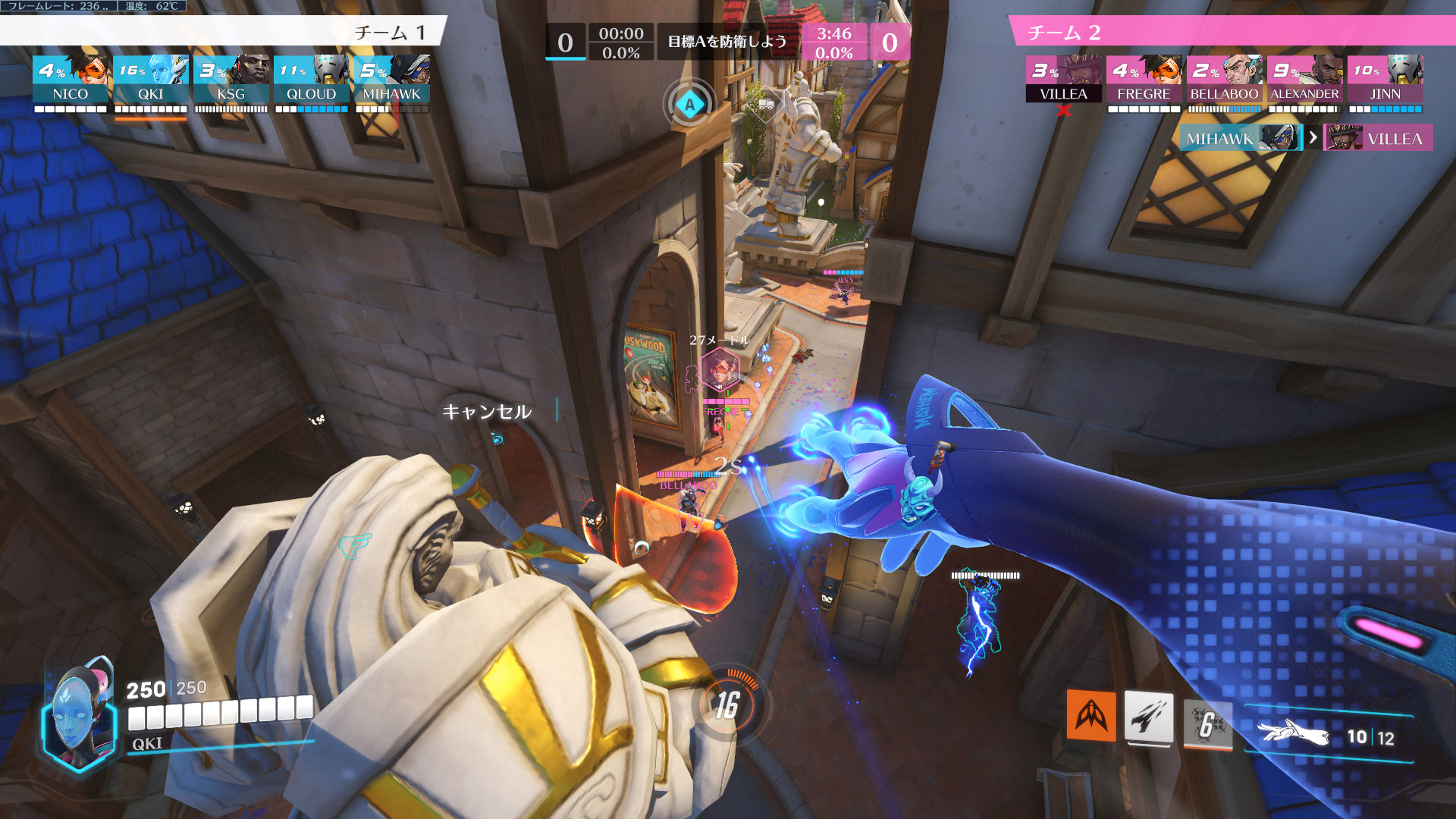Select NICO's player card on Team 1
1456x819 pixels.
(x=71, y=79)
